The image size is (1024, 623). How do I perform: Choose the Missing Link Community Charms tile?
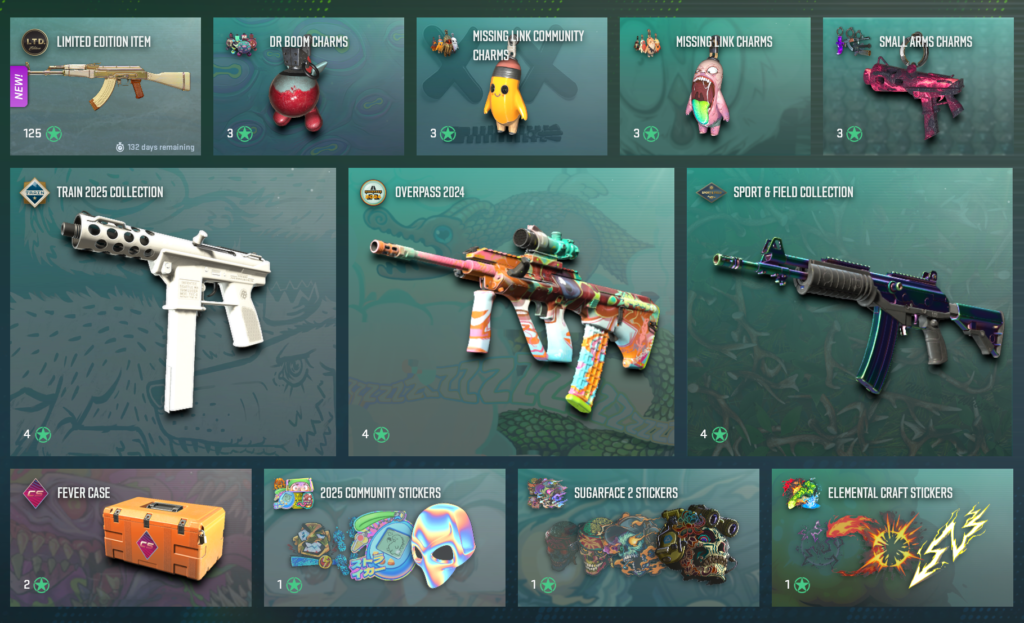pos(512,86)
